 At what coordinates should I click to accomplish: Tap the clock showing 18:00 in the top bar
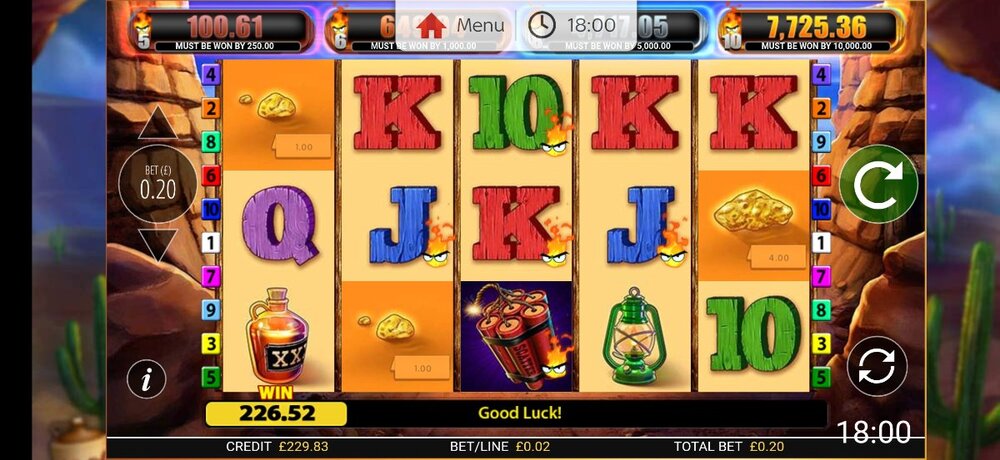tap(573, 25)
